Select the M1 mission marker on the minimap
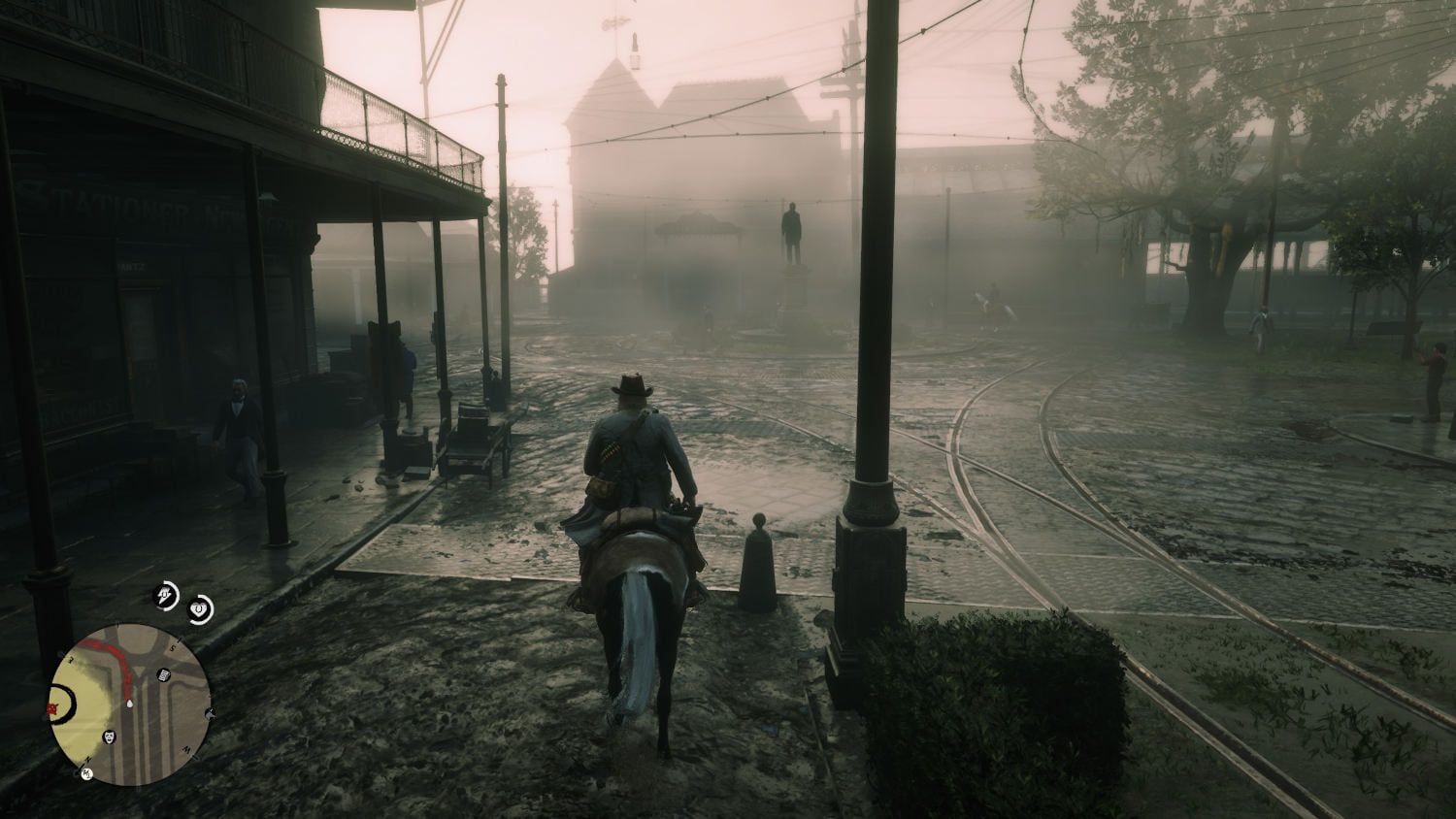 click(86, 773)
